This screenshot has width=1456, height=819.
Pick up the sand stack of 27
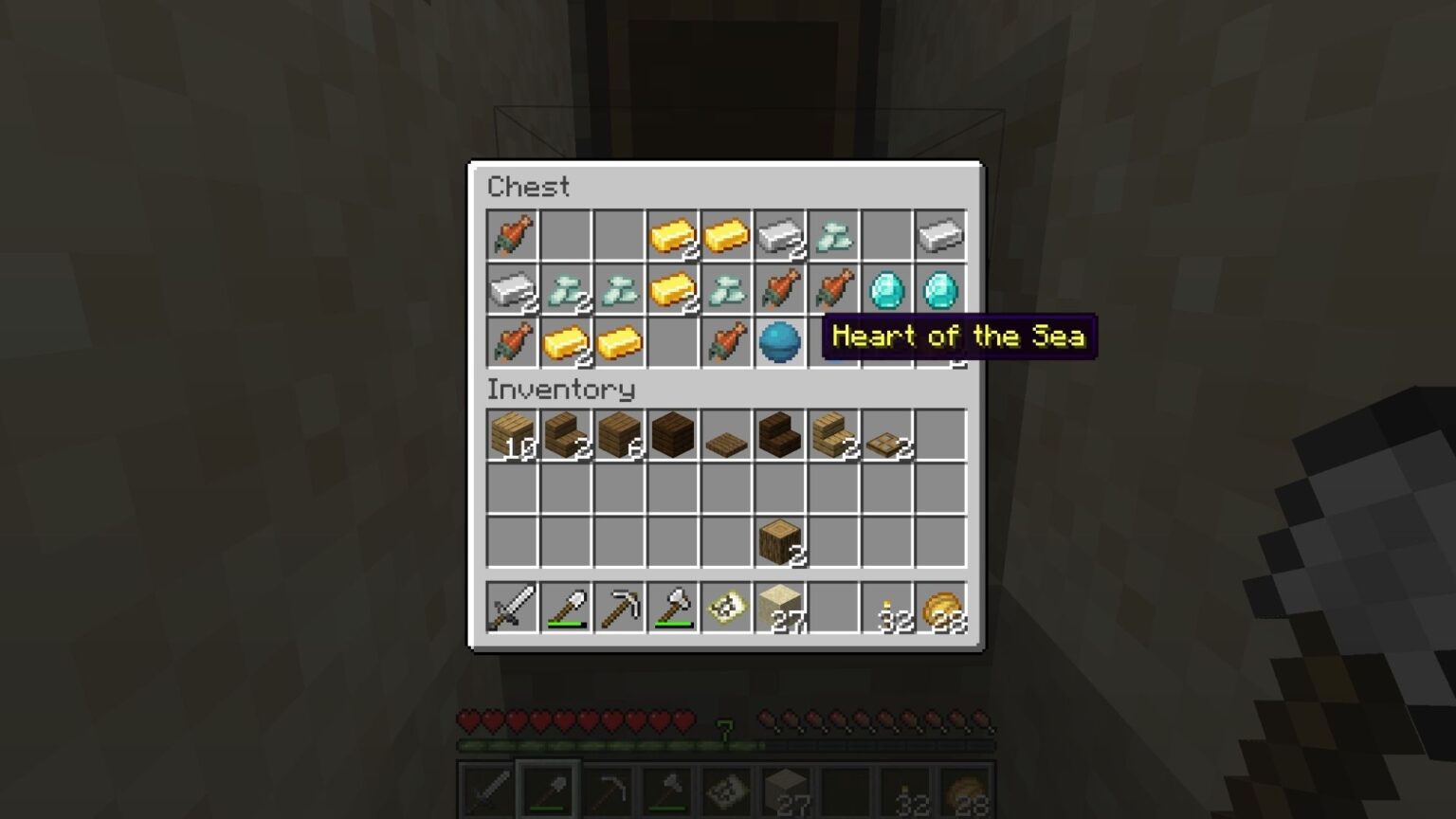point(779,607)
